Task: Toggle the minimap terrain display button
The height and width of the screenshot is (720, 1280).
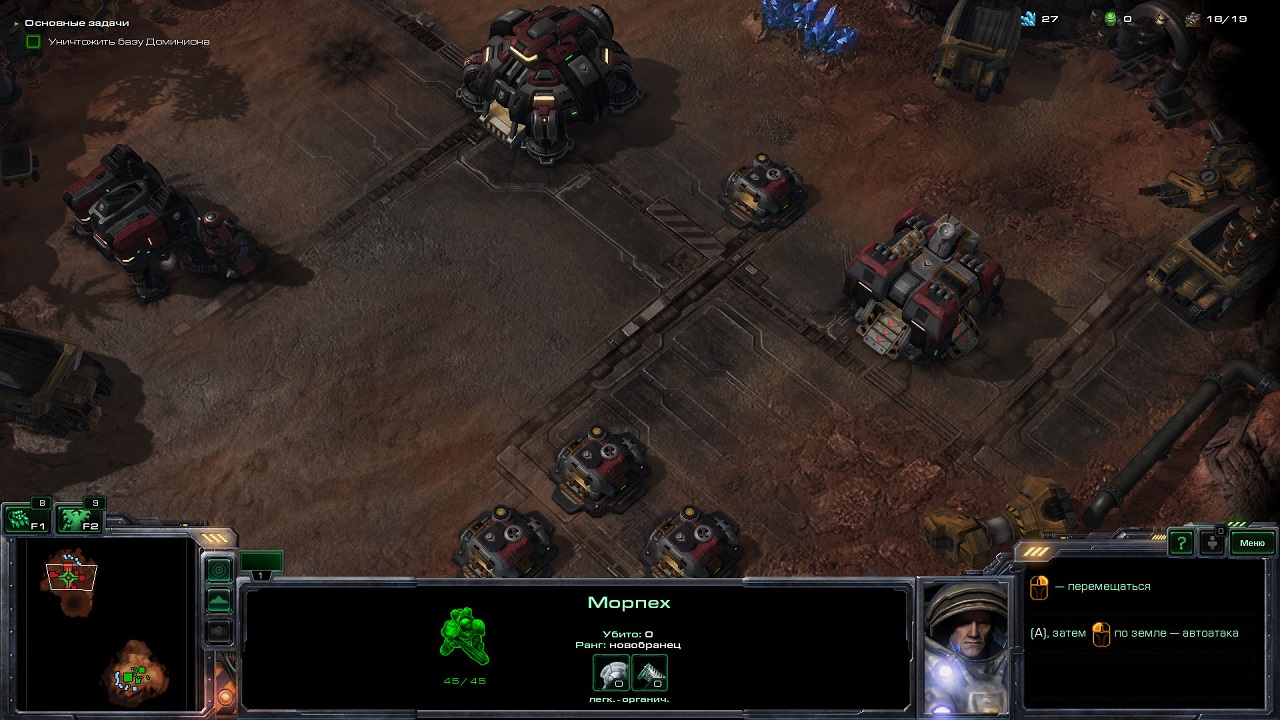Action: click(219, 601)
